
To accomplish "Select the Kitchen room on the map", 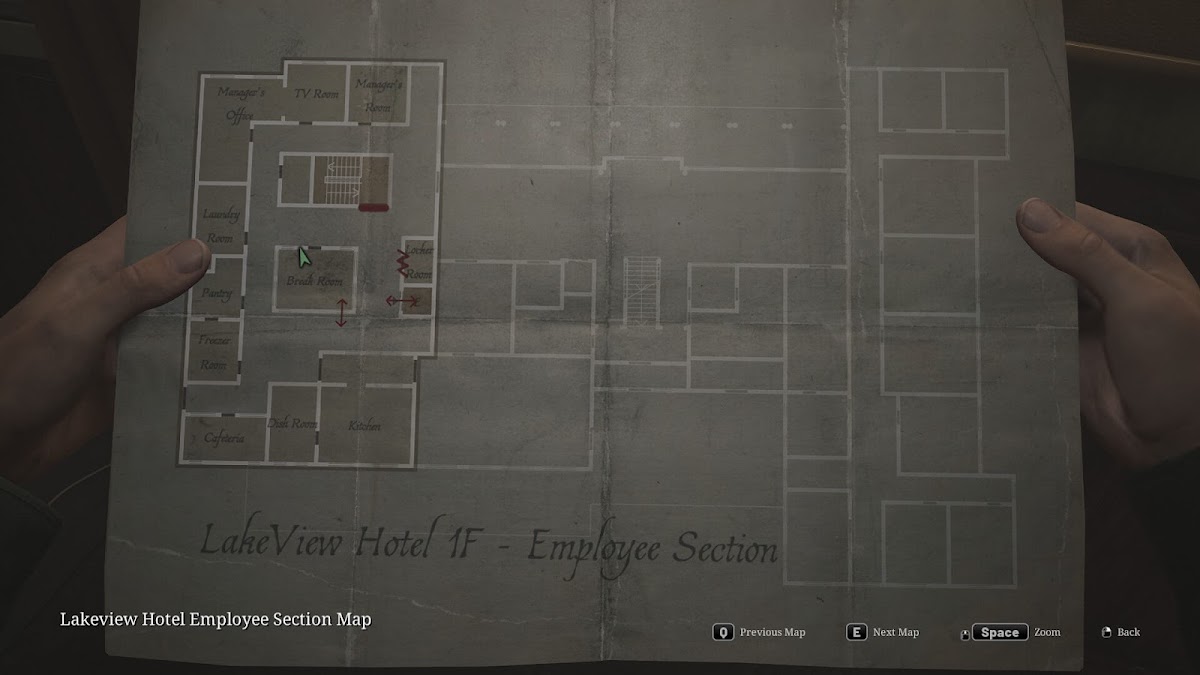I will (x=365, y=425).
